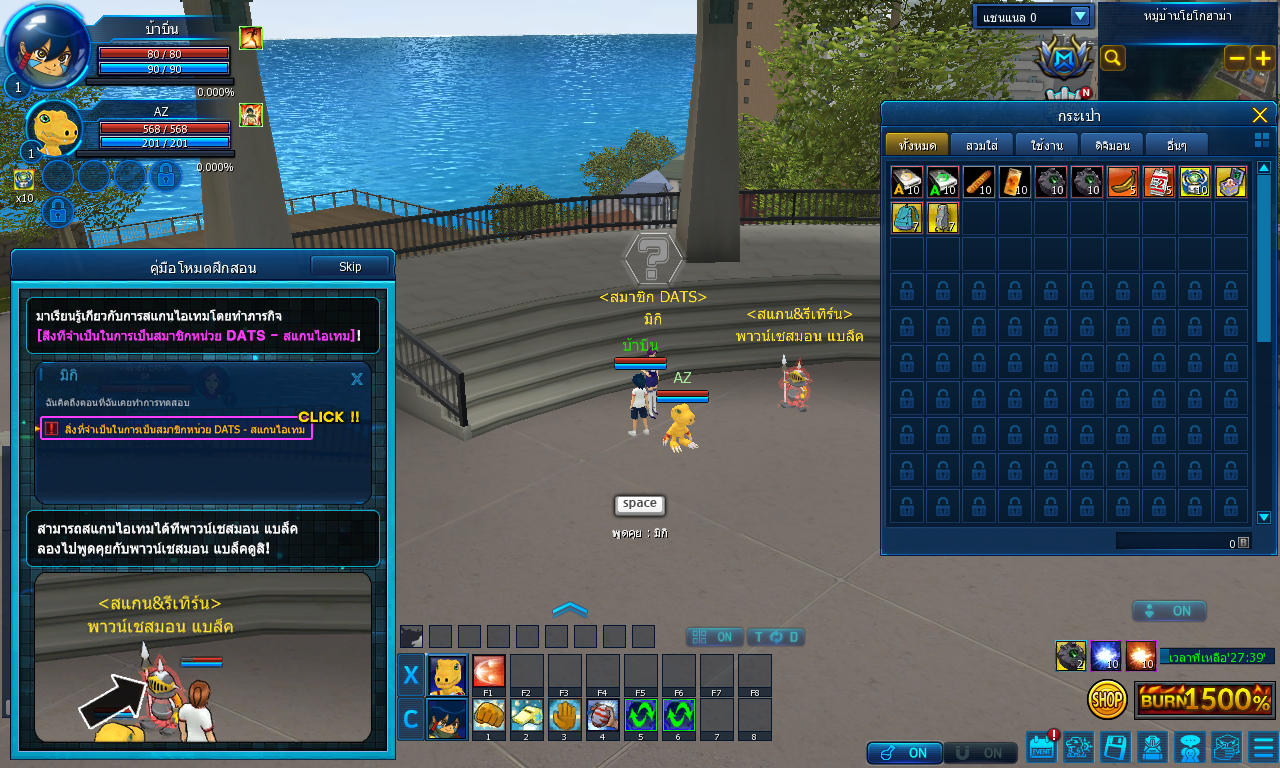Open the channel dropdown

(1079, 16)
